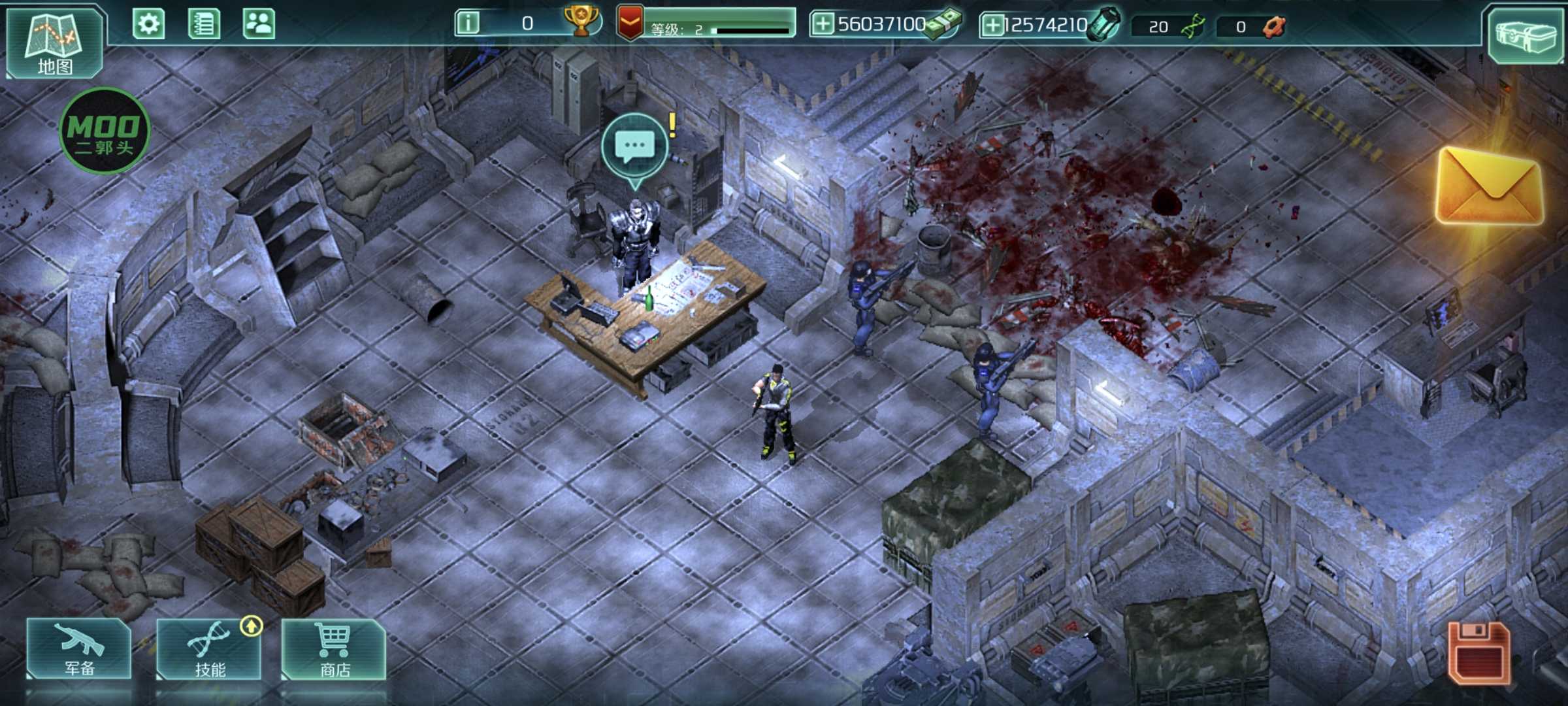Viewport: 1568px width, 706px height.
Task: Open the friends/players icon
Action: point(259,25)
